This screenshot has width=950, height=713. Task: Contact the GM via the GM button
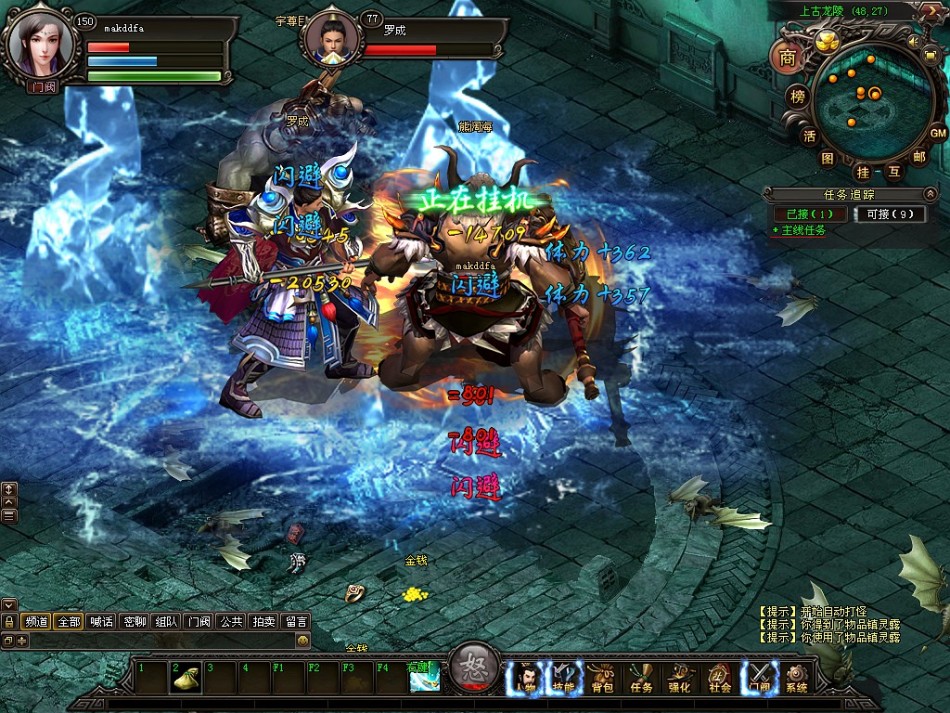tap(937, 133)
